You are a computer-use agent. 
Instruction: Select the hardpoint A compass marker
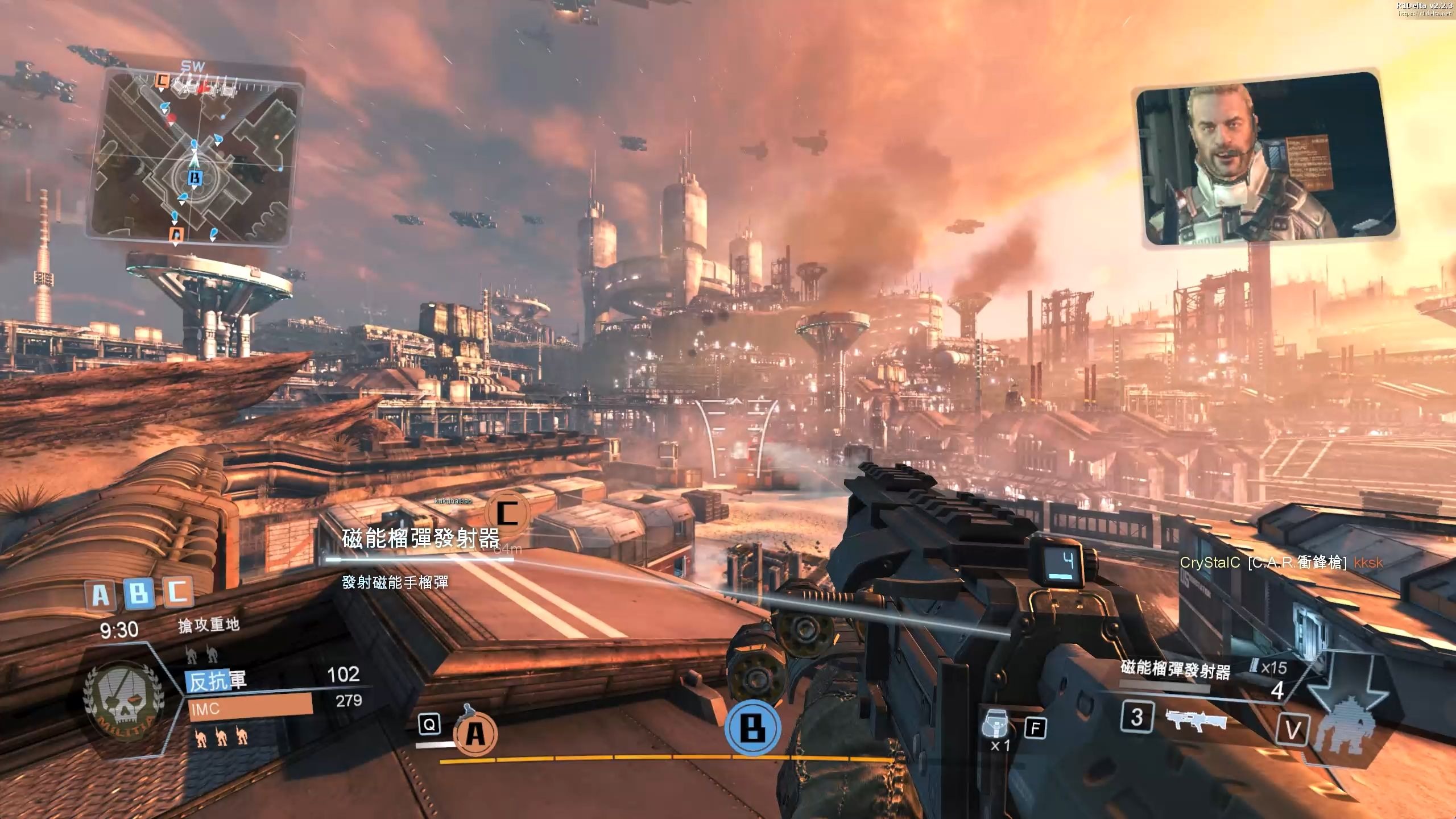point(475,735)
